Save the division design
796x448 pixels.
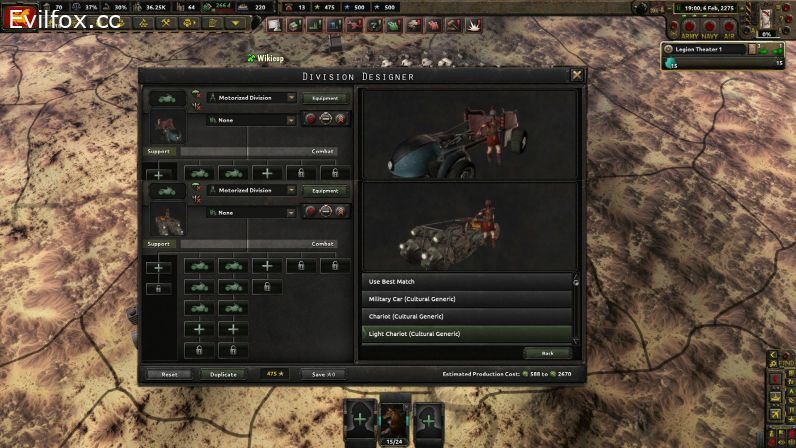click(x=323, y=374)
